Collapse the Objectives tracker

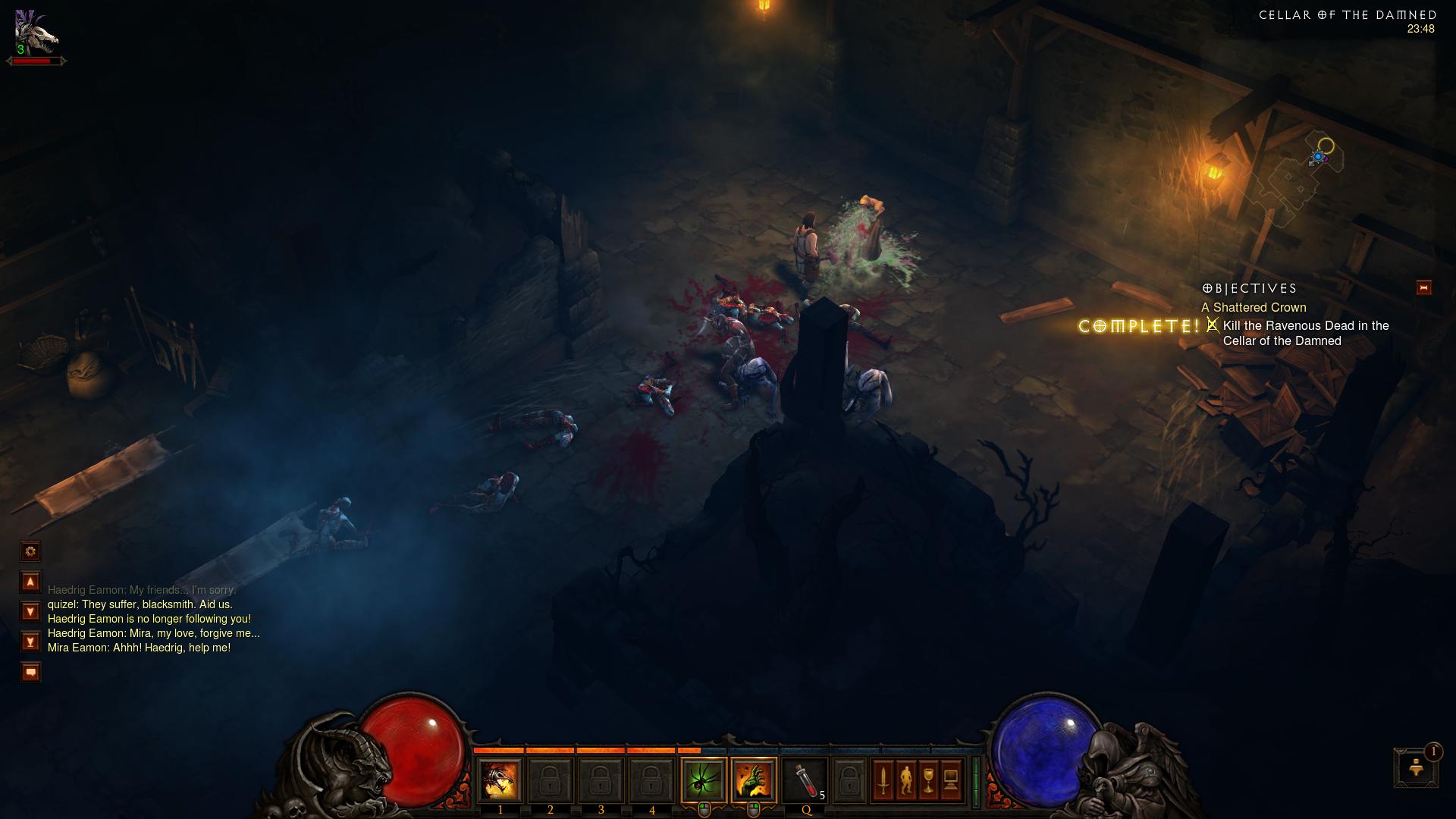(1423, 287)
